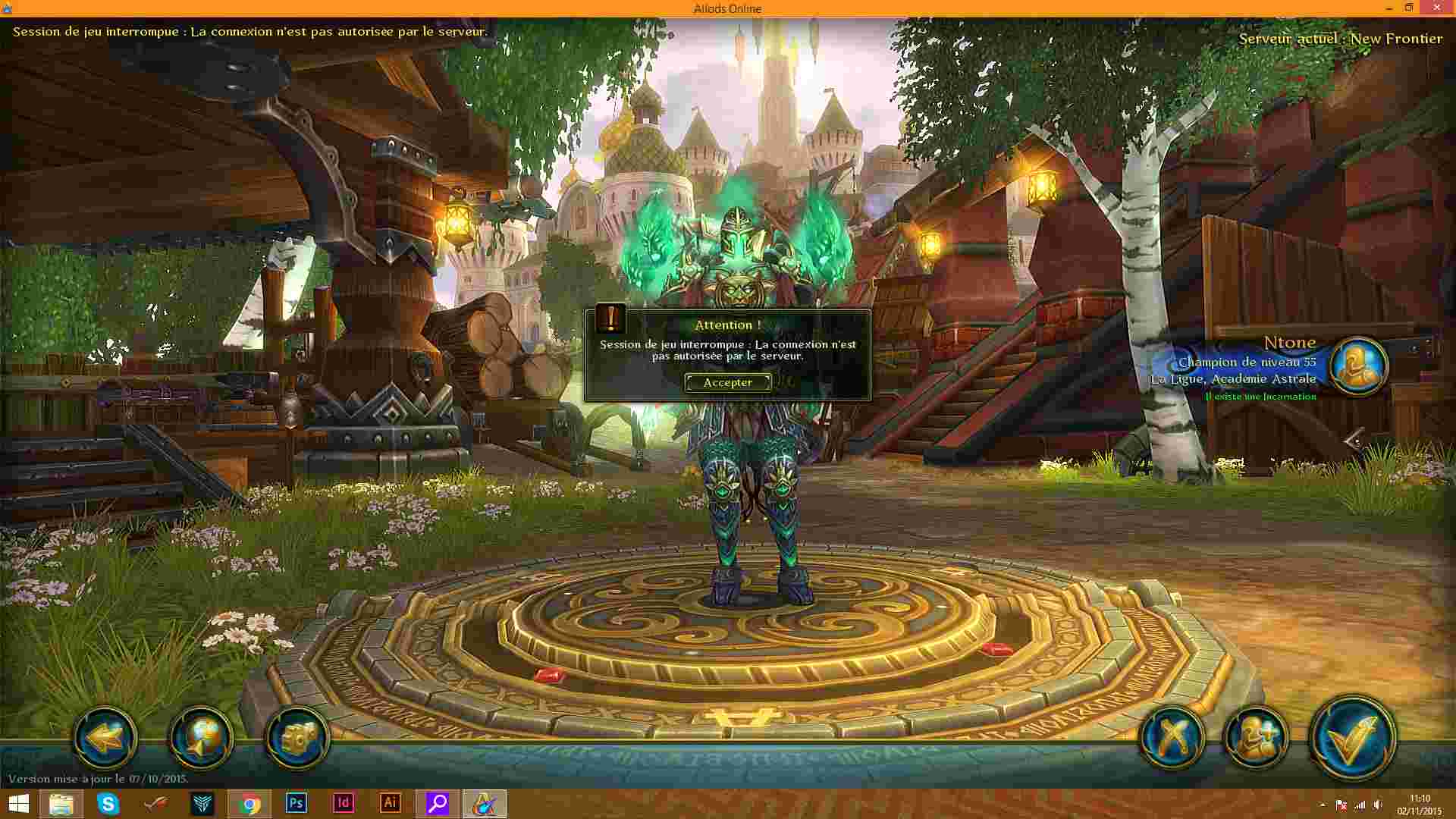Enter the game with the checkmark button
This screenshot has height=819, width=1456.
point(1352,739)
